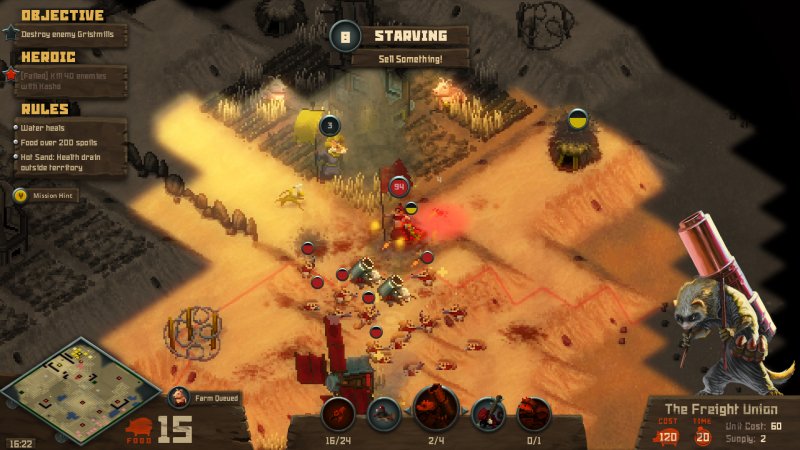800x450 pixels.
Task: Choose the large center unit icon showing 2/4
Action: click(x=436, y=408)
